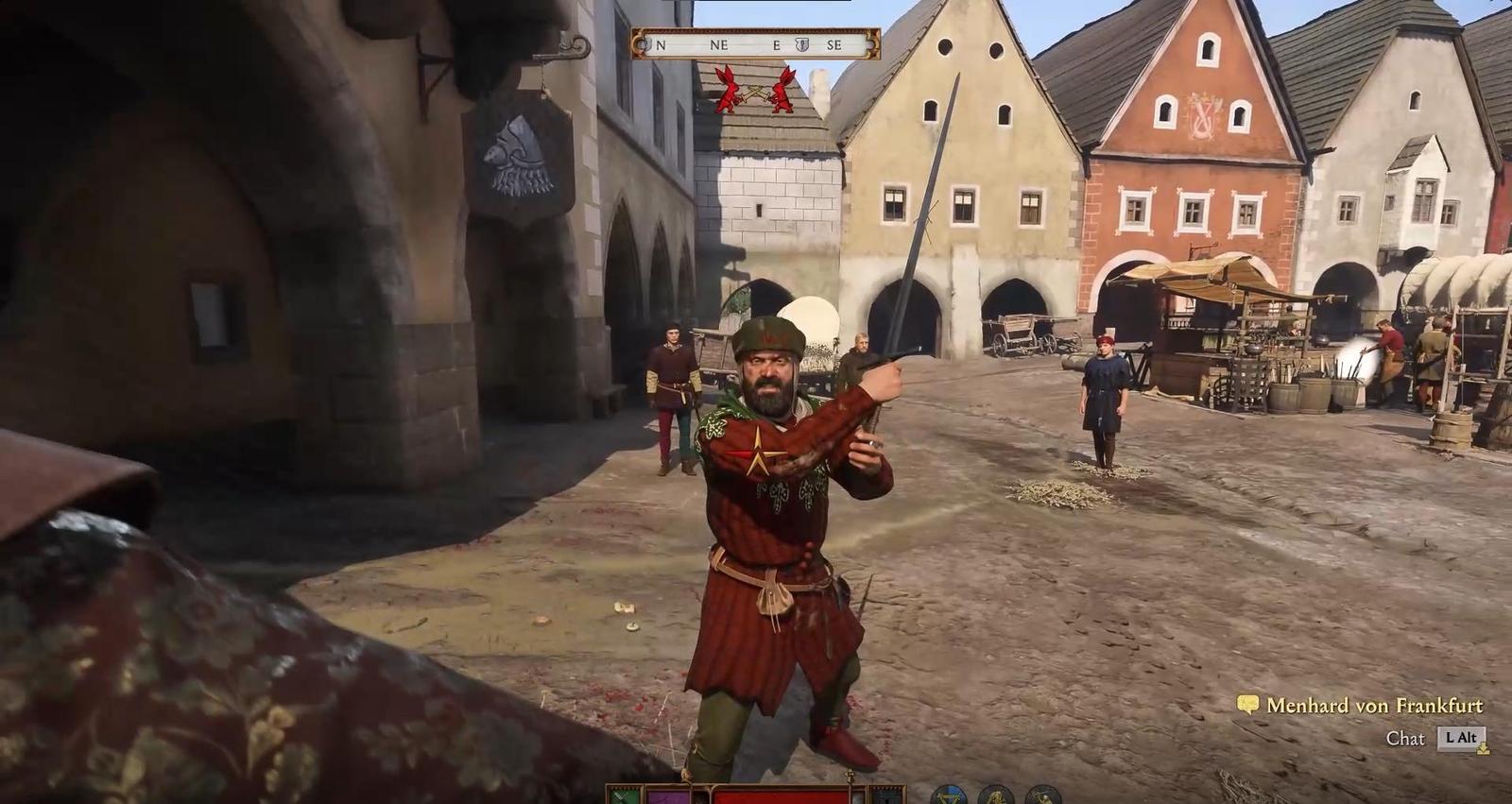Select the E heading on the compass strip
This screenshot has height=804, width=1512.
777,44
